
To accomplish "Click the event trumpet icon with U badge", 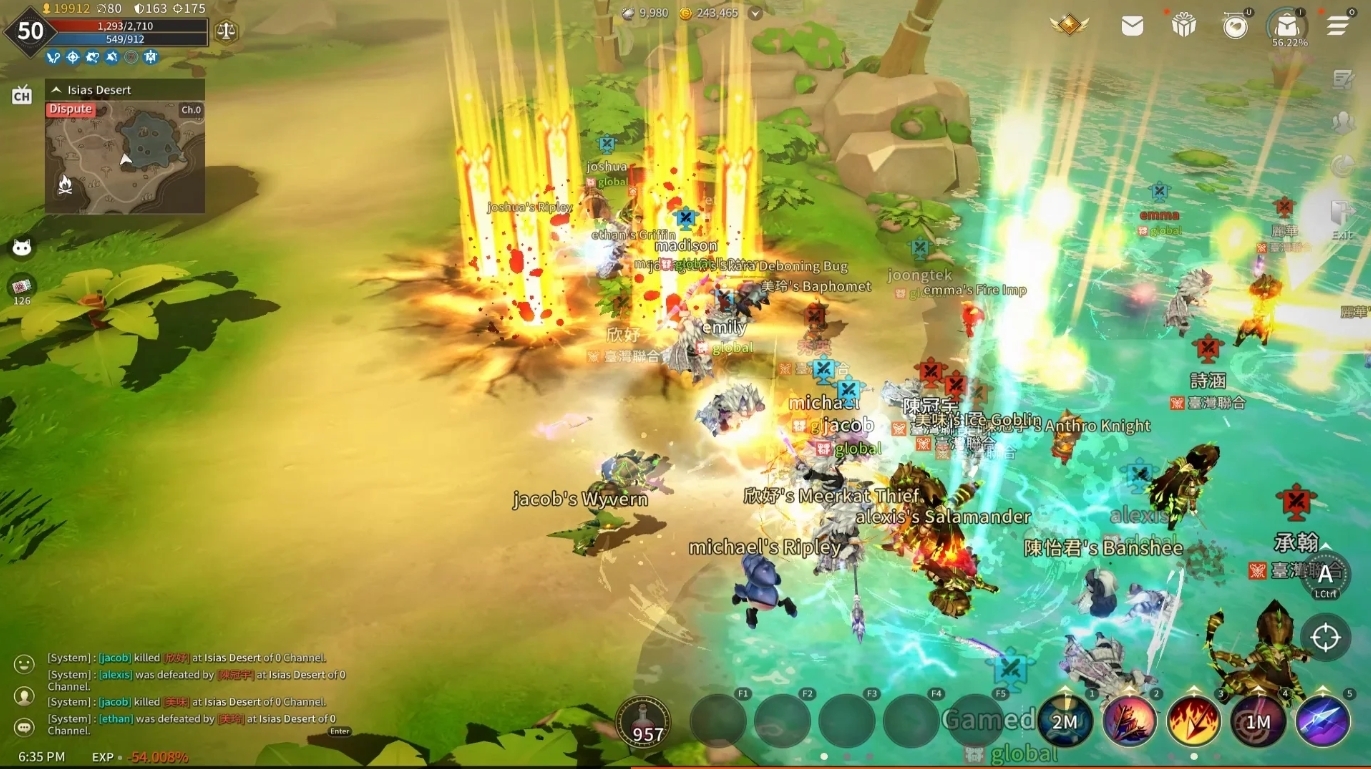I will click(1235, 26).
